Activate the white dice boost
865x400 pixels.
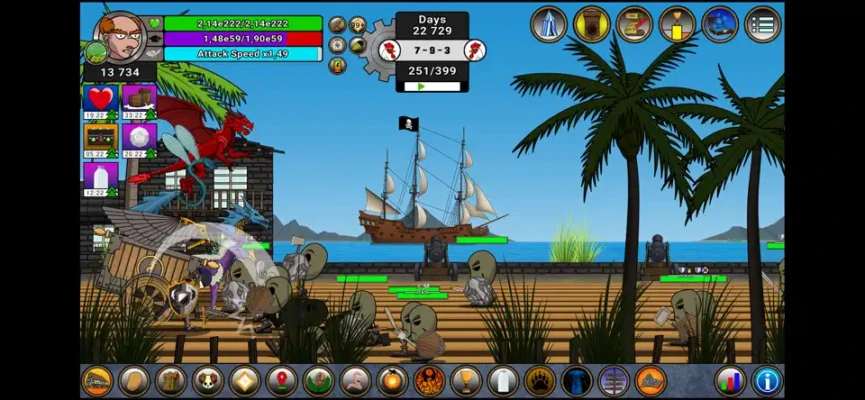139,137
